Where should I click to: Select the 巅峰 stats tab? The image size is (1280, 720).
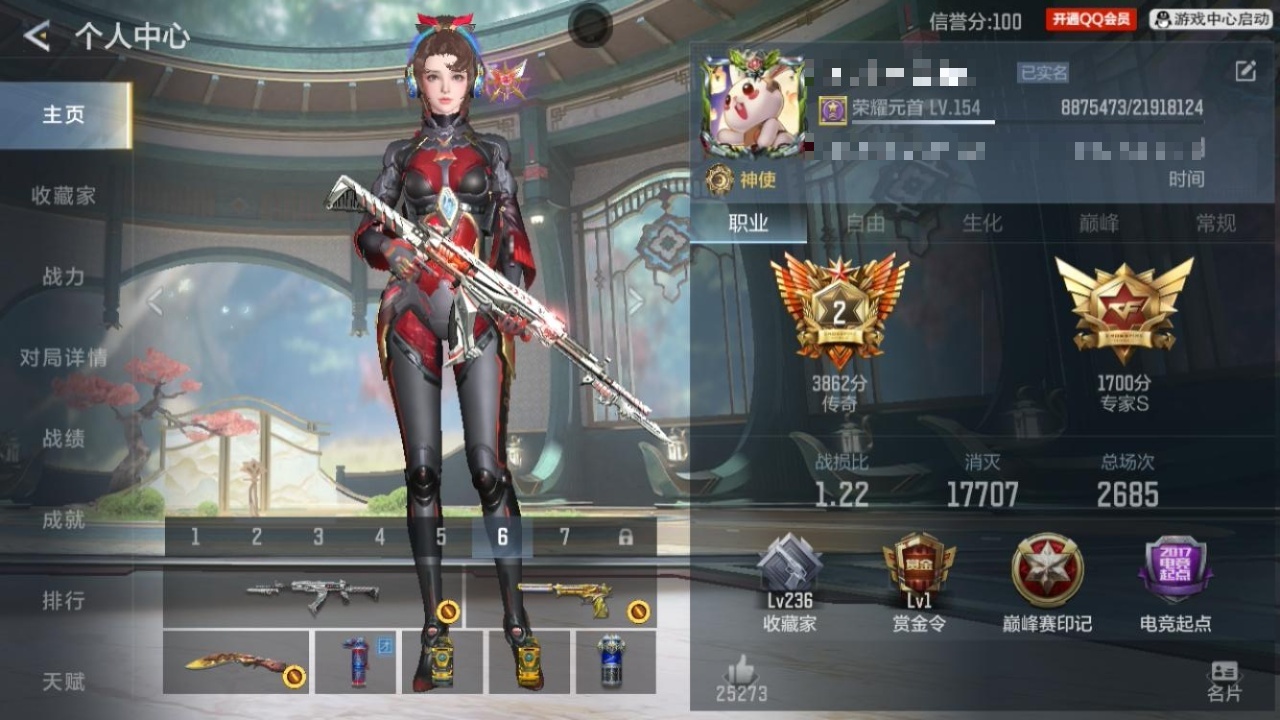point(1099,223)
